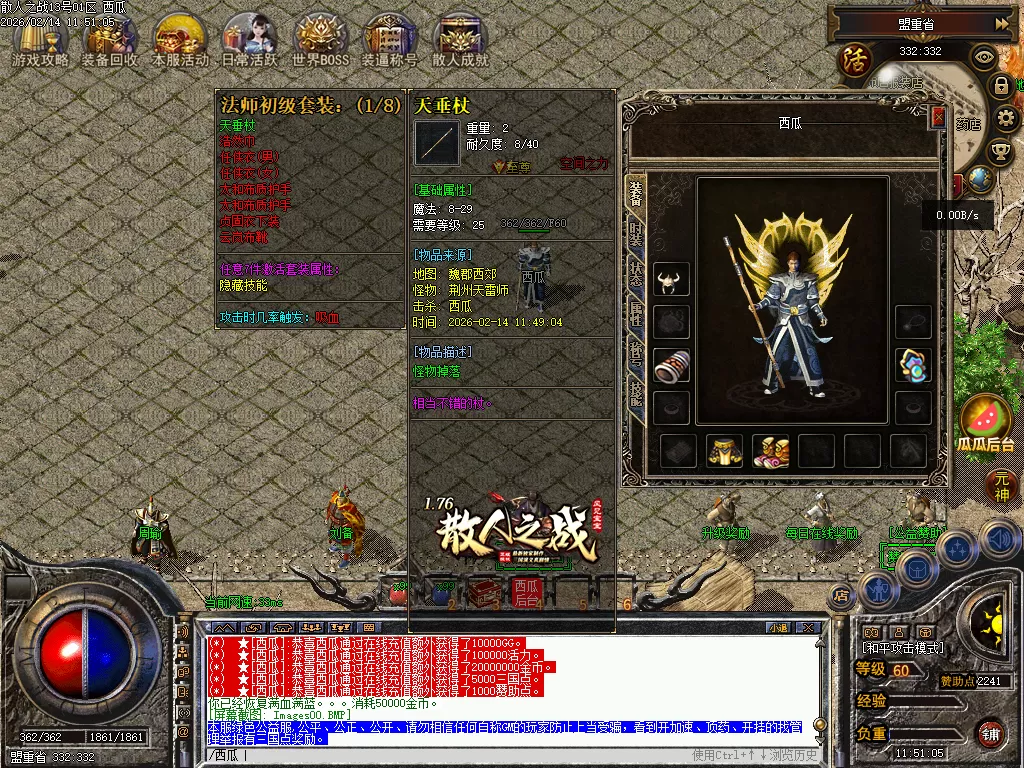This screenshot has height=768, width=1024.
Task: Open the 游戏攻略 game guide menu
Action: coord(40,42)
